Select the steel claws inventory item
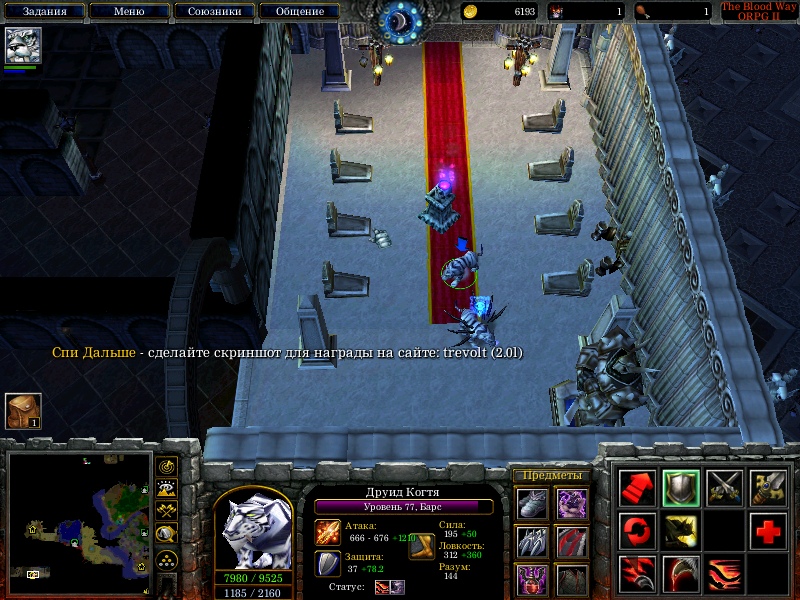This screenshot has height=600, width=800. point(532,541)
